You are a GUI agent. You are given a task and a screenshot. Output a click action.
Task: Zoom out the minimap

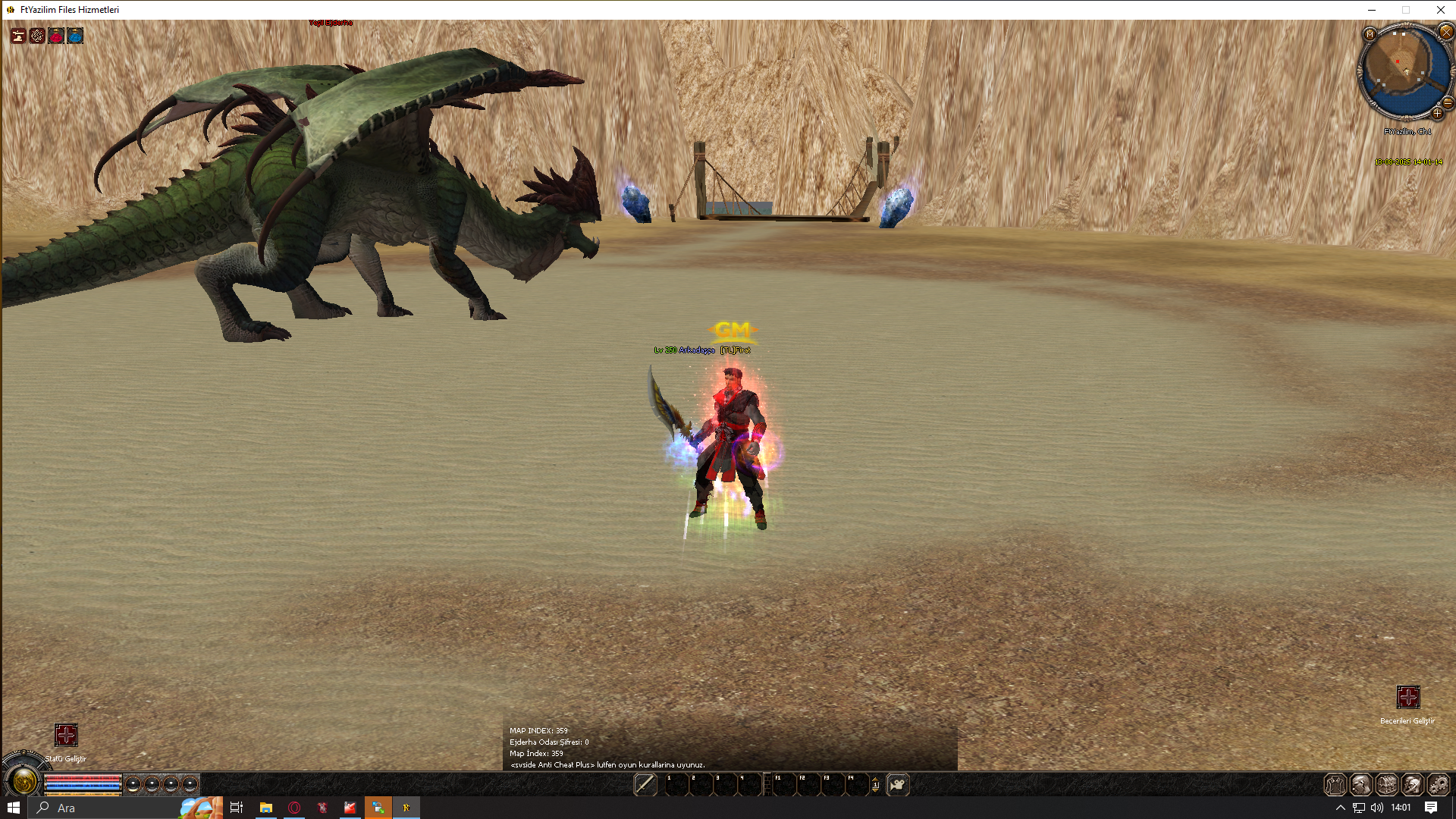1448,102
